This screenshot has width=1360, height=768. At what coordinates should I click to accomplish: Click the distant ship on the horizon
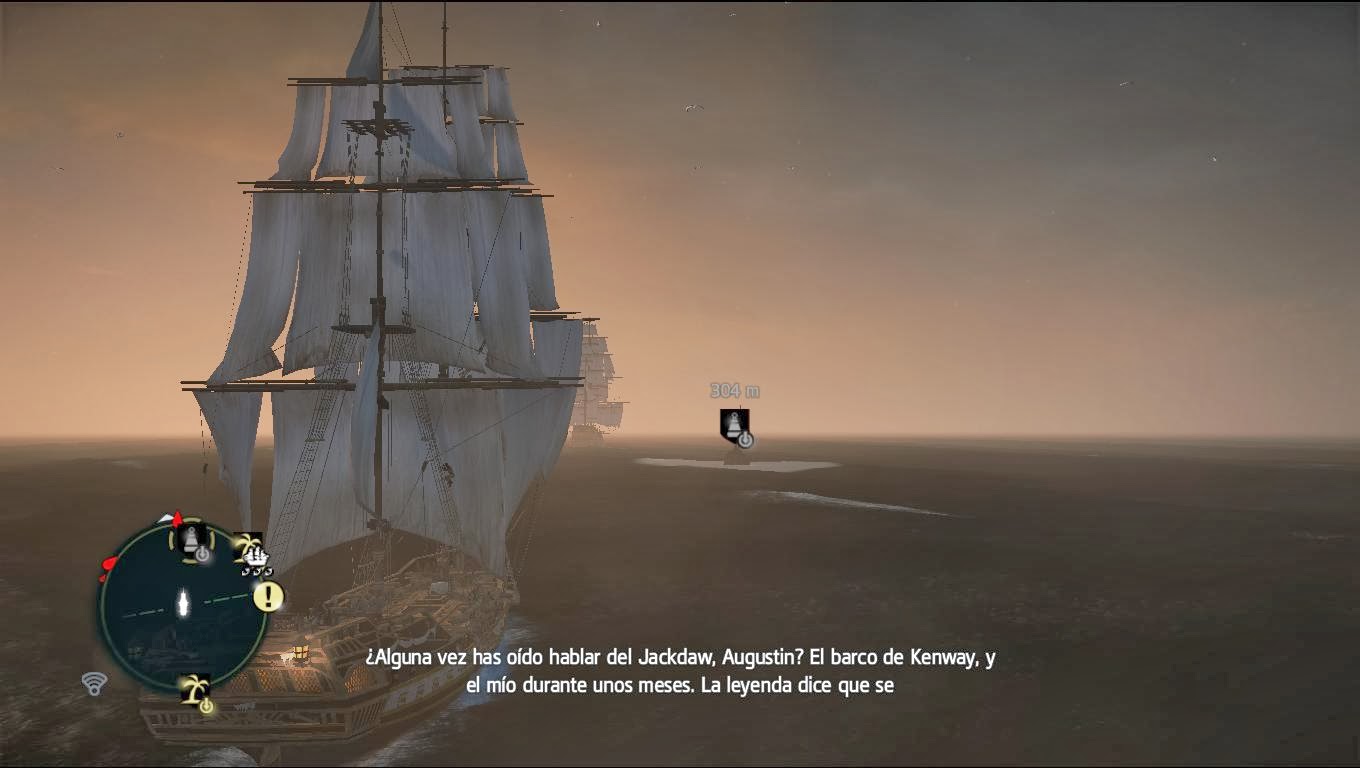point(600,380)
